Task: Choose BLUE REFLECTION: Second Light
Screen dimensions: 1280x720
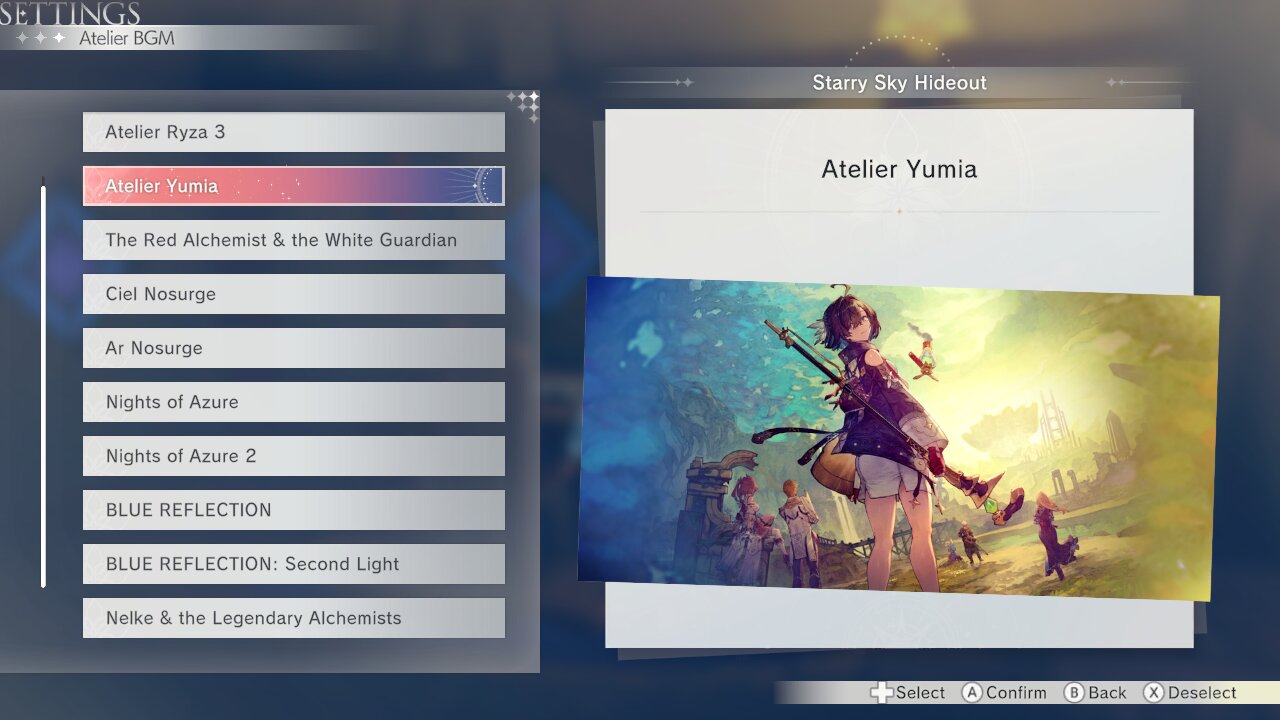Action: (x=293, y=564)
